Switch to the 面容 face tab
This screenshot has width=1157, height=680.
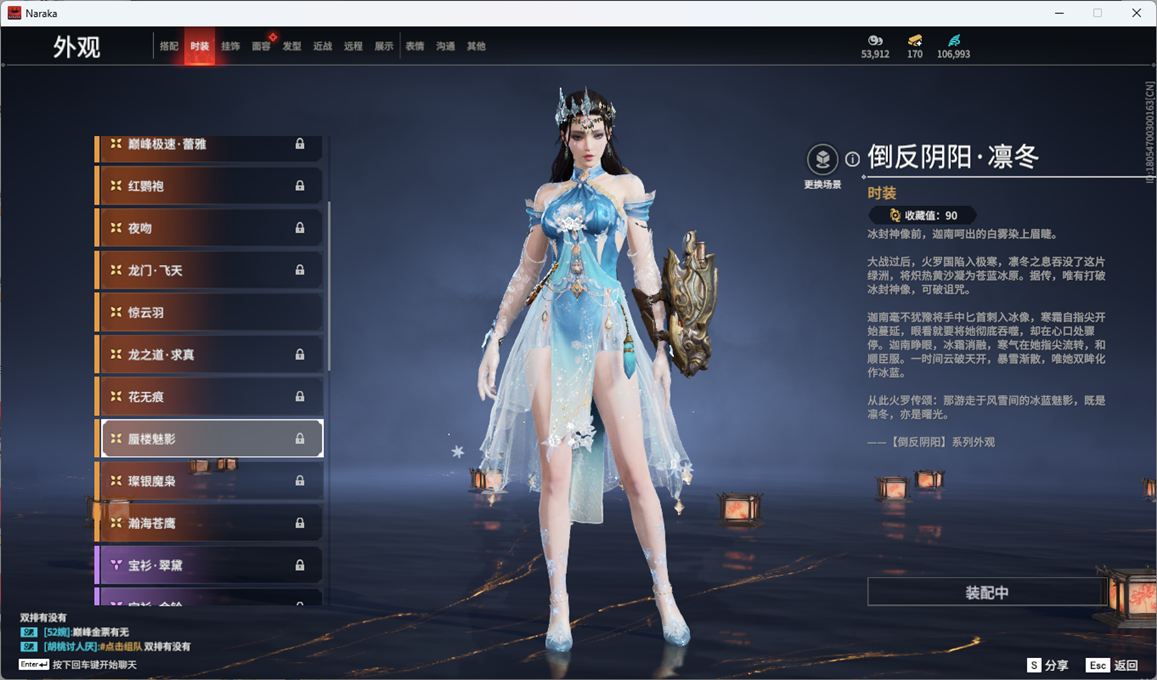pos(261,46)
